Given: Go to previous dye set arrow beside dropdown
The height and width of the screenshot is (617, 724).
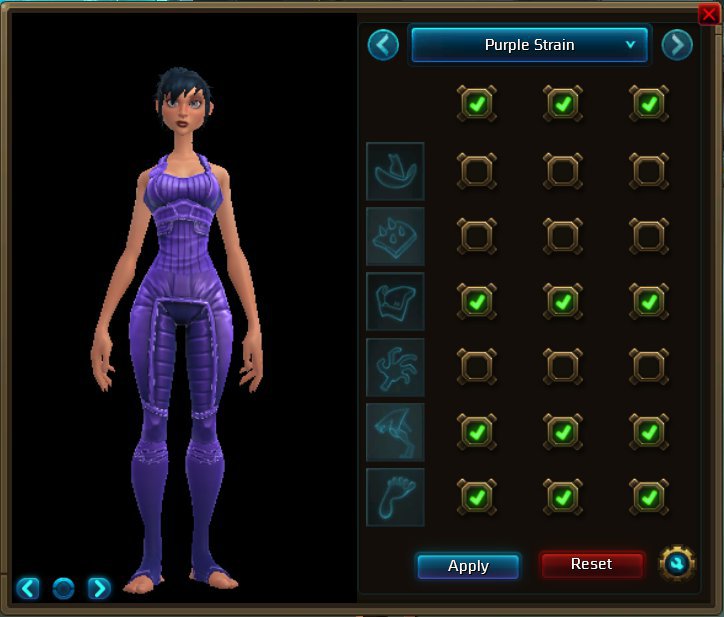Looking at the screenshot, I should [383, 45].
